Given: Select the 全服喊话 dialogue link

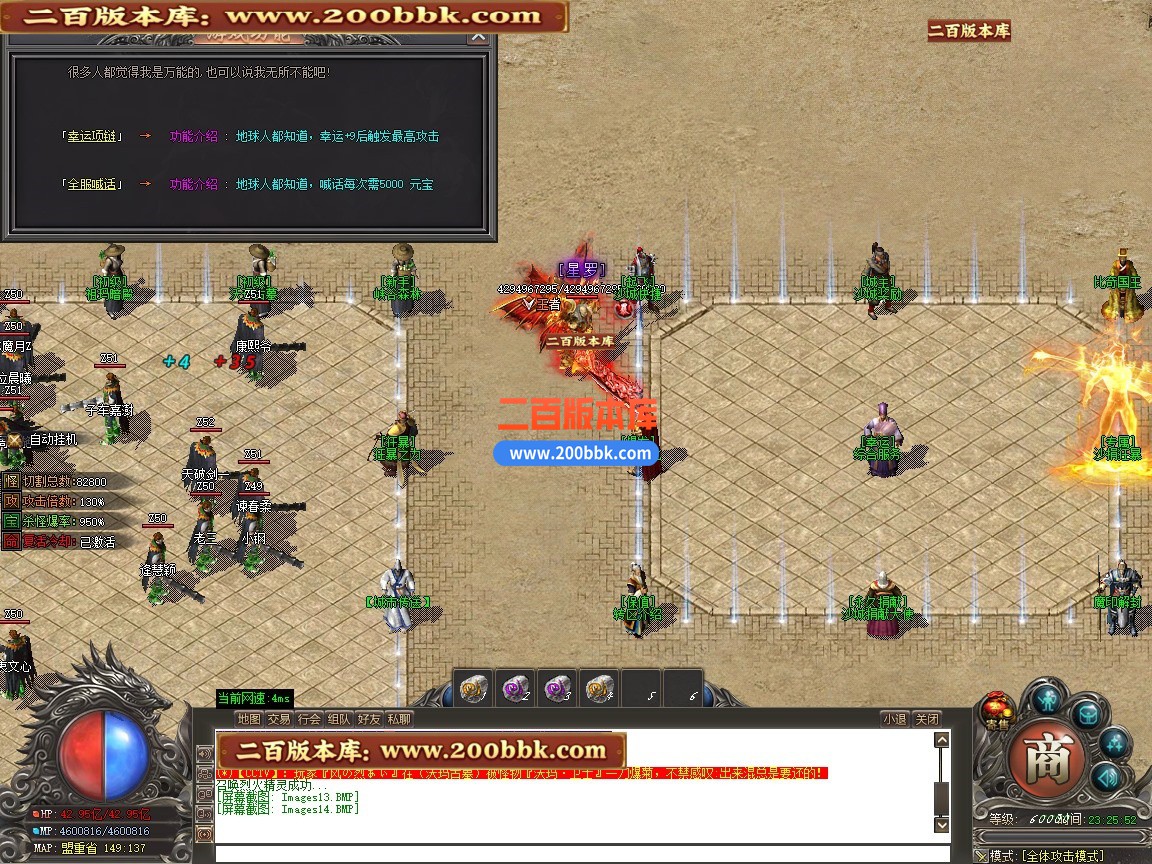Looking at the screenshot, I should pos(91,184).
